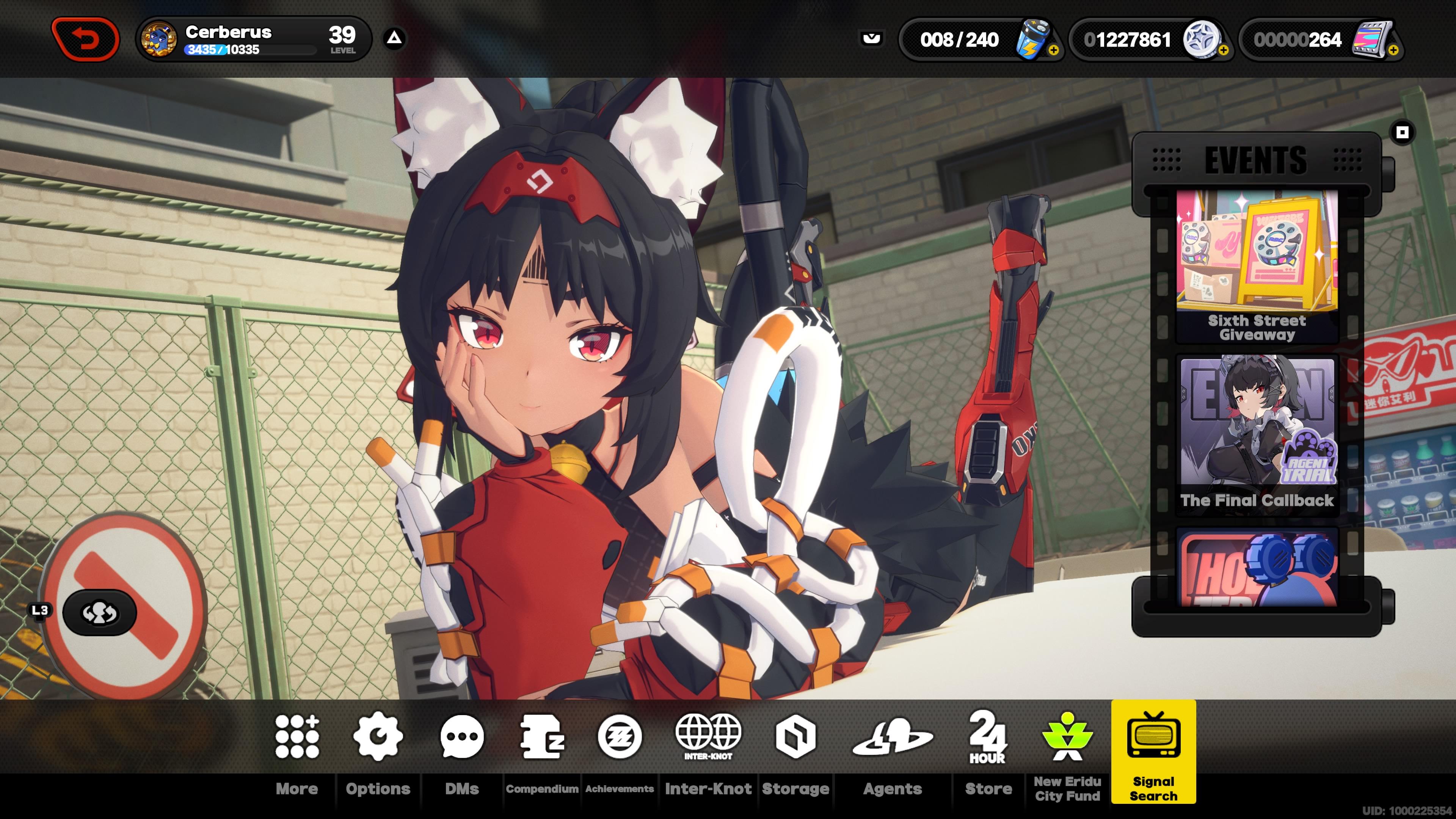
Task: Open the 24 Hour Store
Action: pyautogui.click(x=988, y=752)
